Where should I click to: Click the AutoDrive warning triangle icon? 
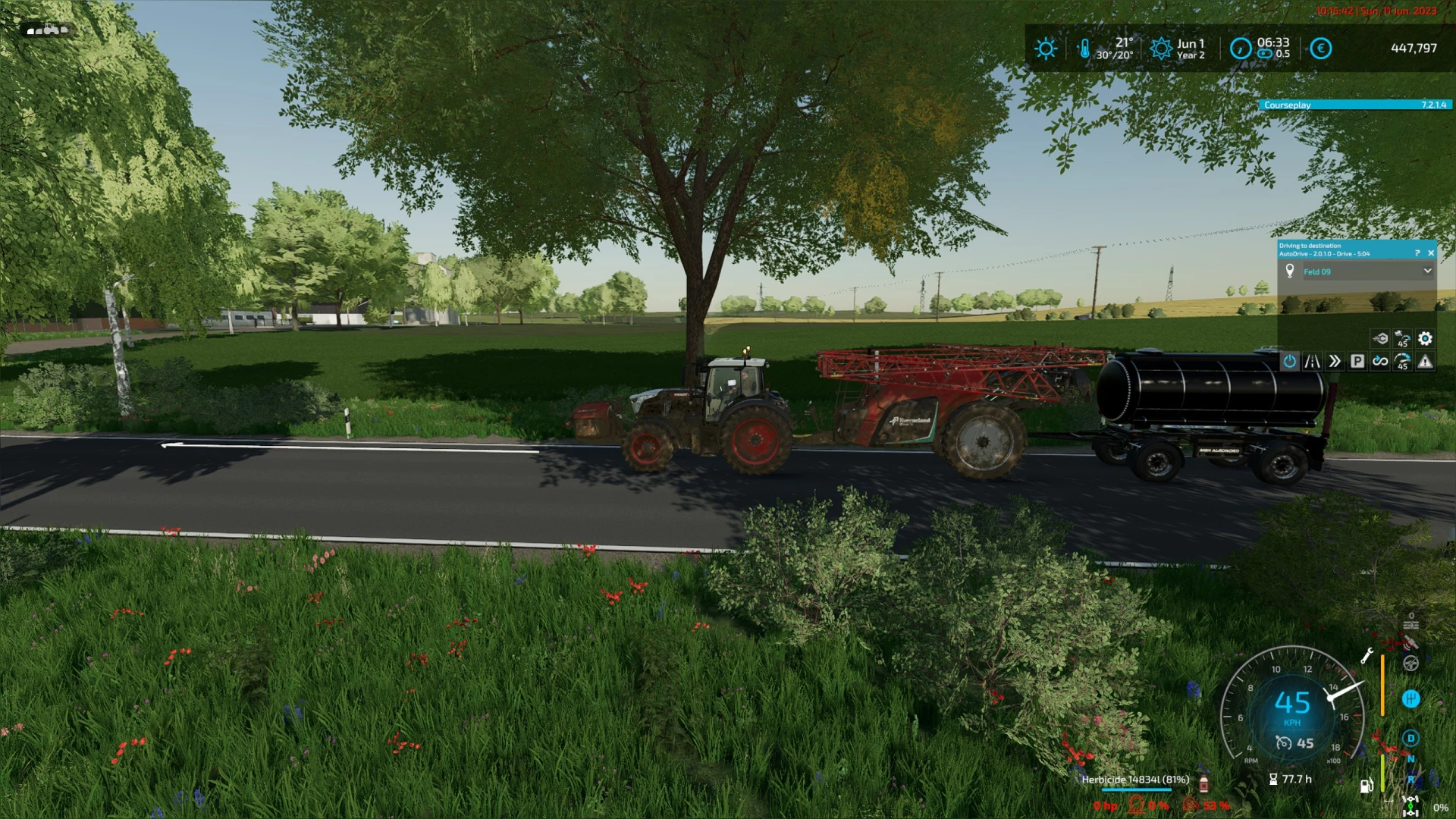(1425, 362)
